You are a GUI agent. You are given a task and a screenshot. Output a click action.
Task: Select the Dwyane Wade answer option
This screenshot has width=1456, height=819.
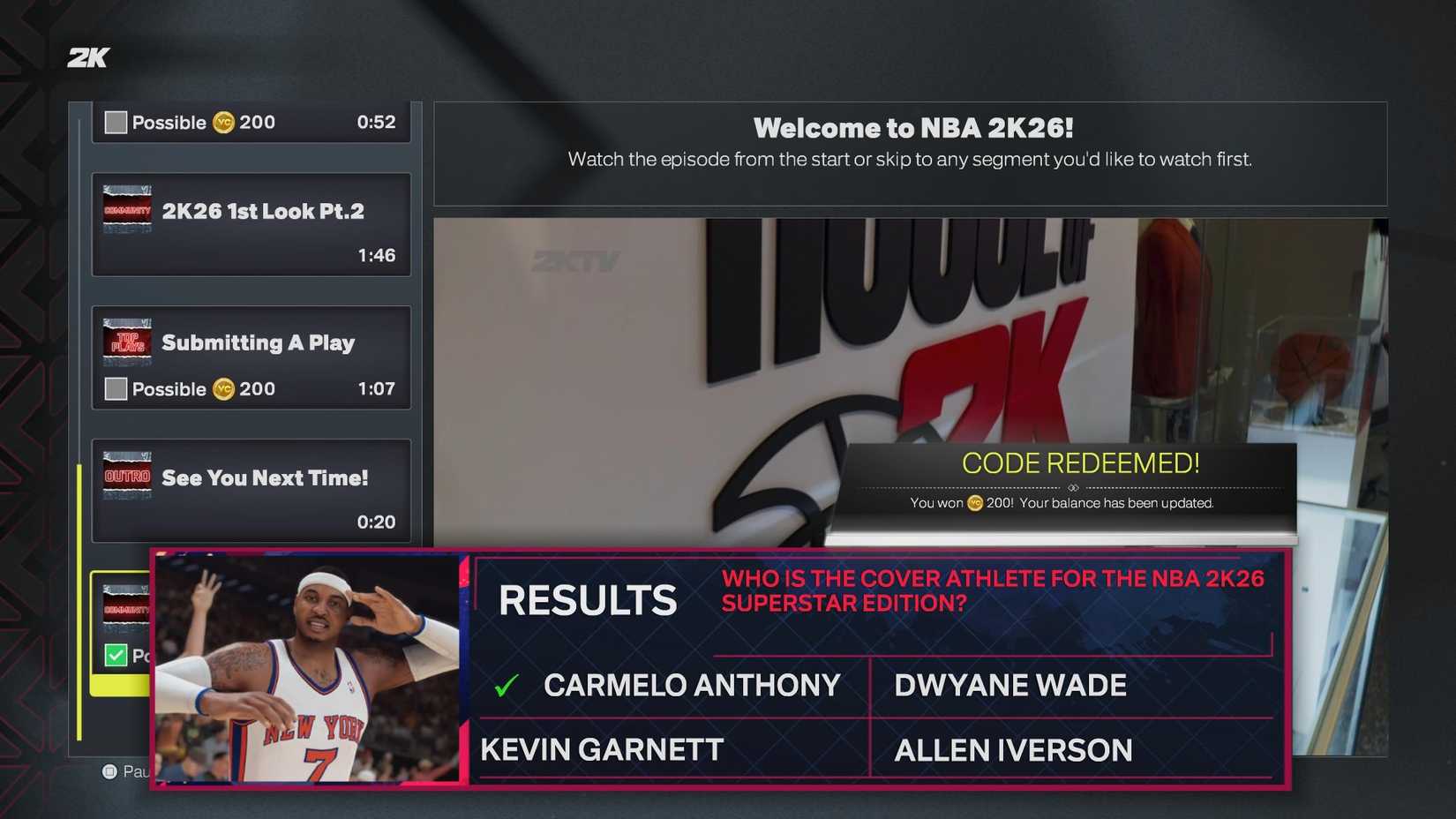[1009, 684]
